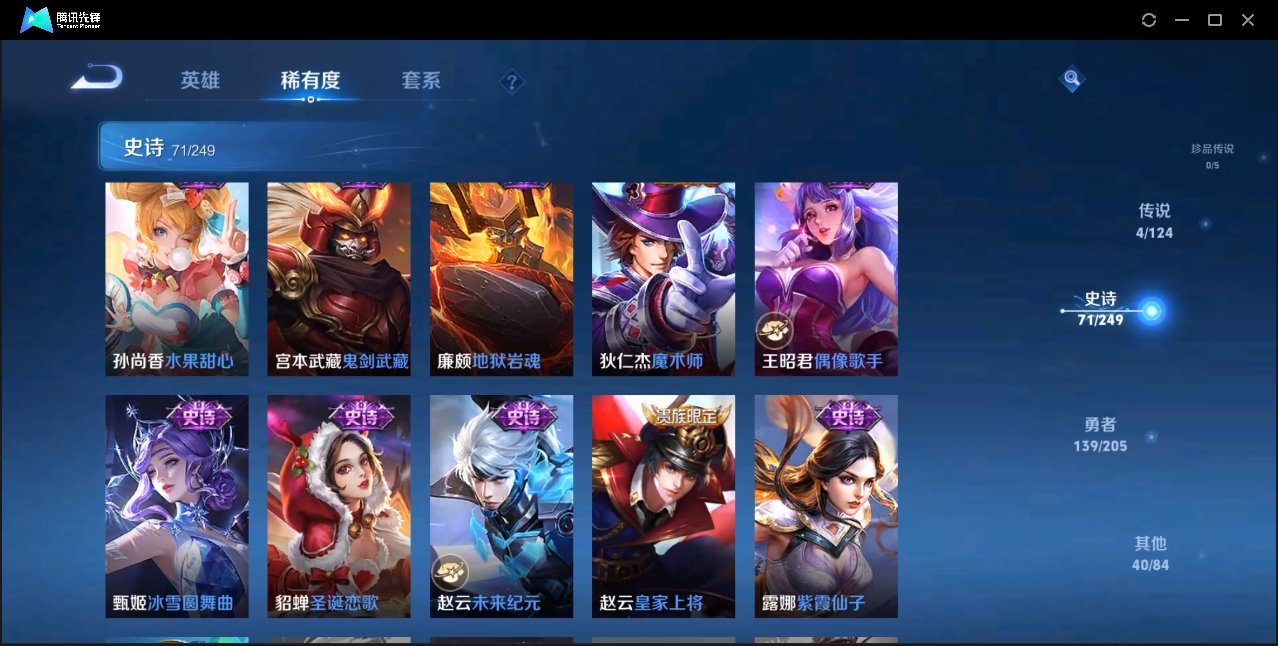This screenshot has height=646, width=1278.
Task: View the 狄仁杰 魔术师 skin card
Action: click(x=663, y=279)
